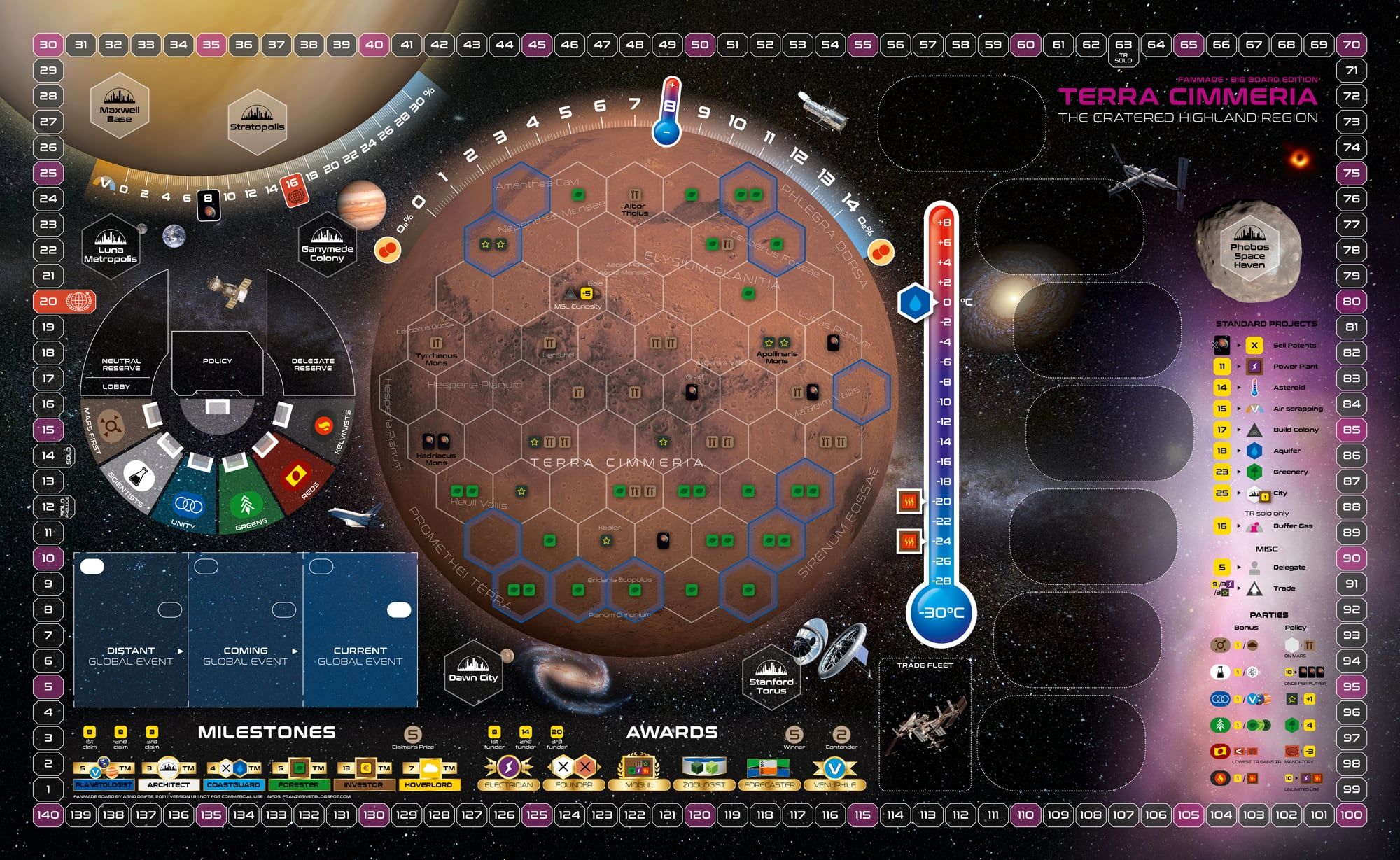Click the Current Global Event slot
The image size is (1400, 860).
pyautogui.click(x=360, y=630)
